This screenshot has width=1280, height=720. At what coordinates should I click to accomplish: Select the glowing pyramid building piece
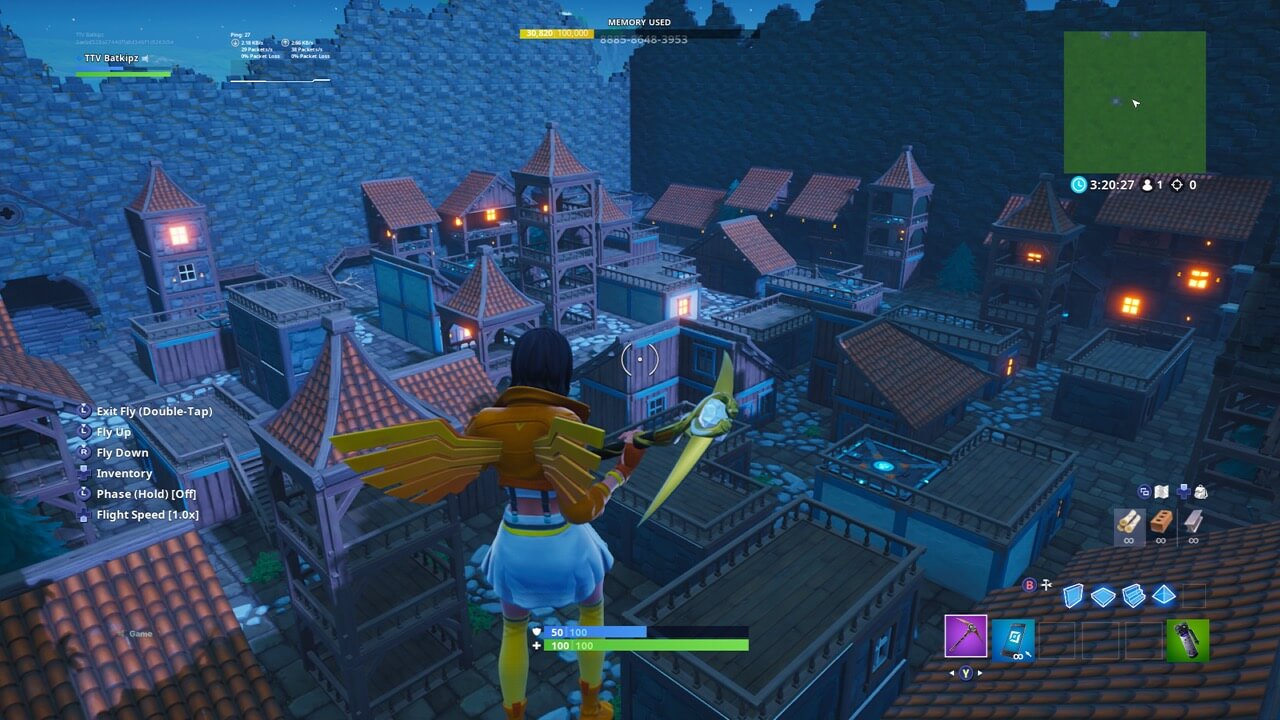tap(1165, 596)
